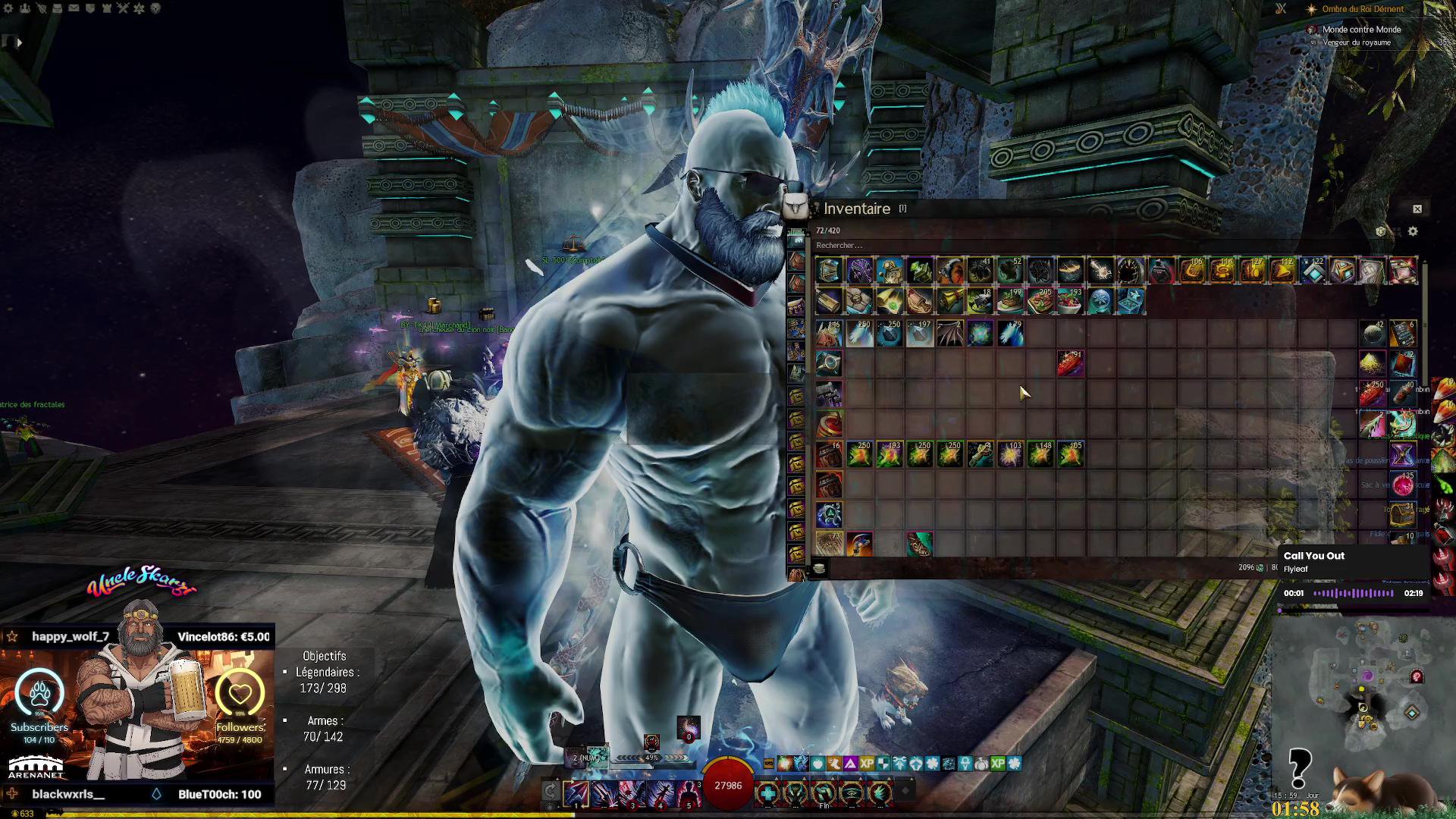Screen dimensions: 1456x819
Task: Use weapon skill slot 1
Action: click(576, 793)
